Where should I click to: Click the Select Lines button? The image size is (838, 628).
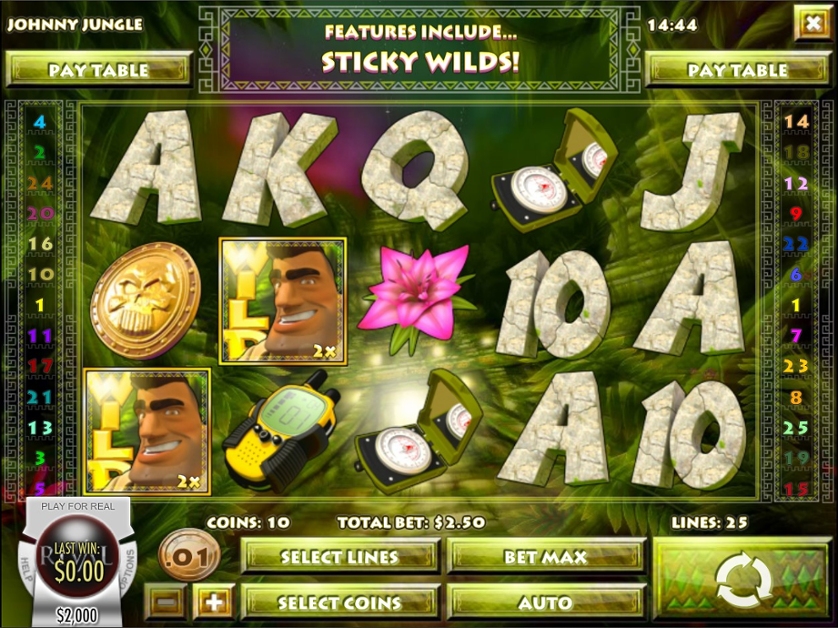(x=340, y=557)
